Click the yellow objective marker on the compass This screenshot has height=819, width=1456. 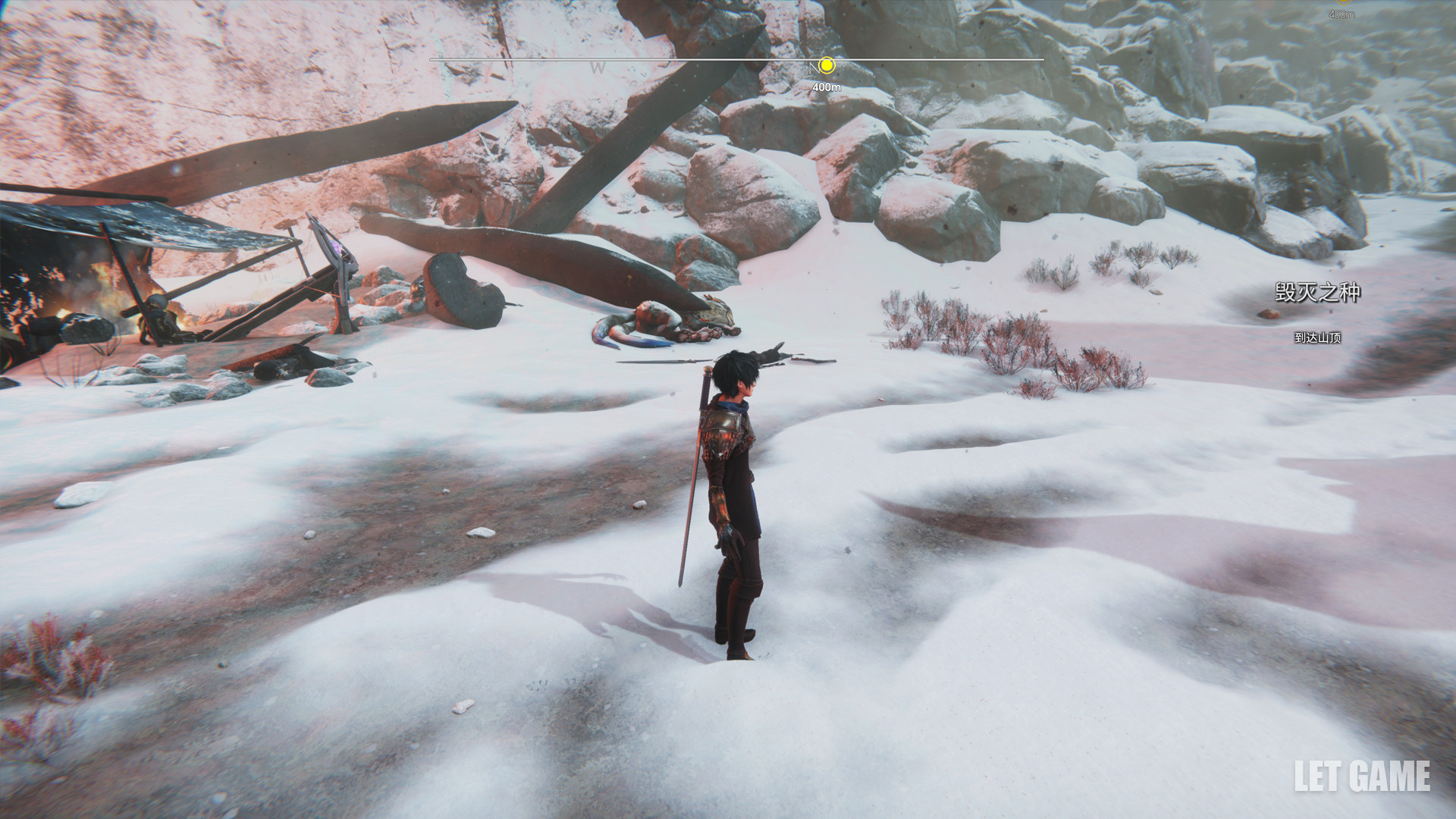[827, 66]
